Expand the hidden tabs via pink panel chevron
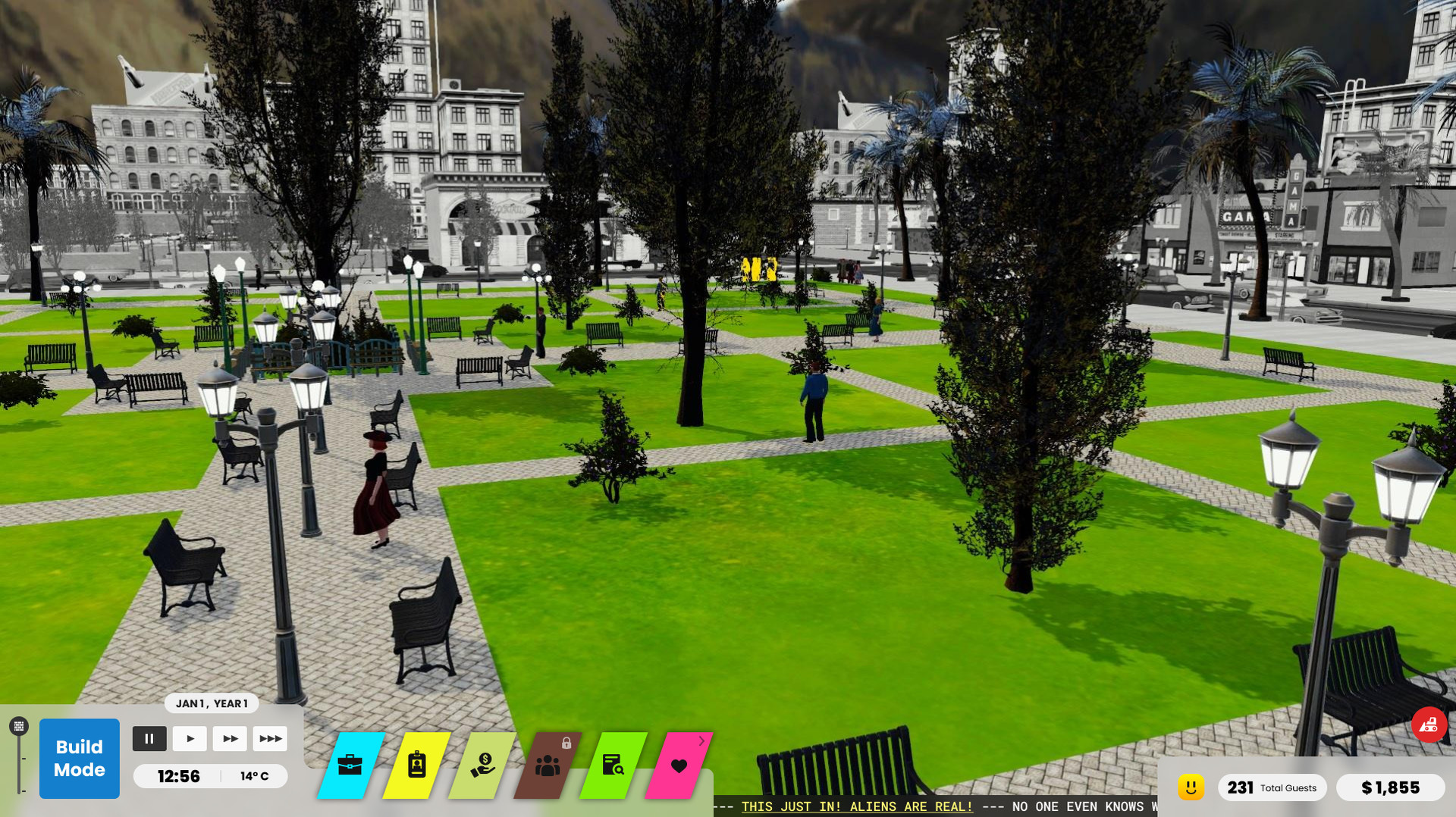The width and height of the screenshot is (1456, 817). click(x=701, y=740)
